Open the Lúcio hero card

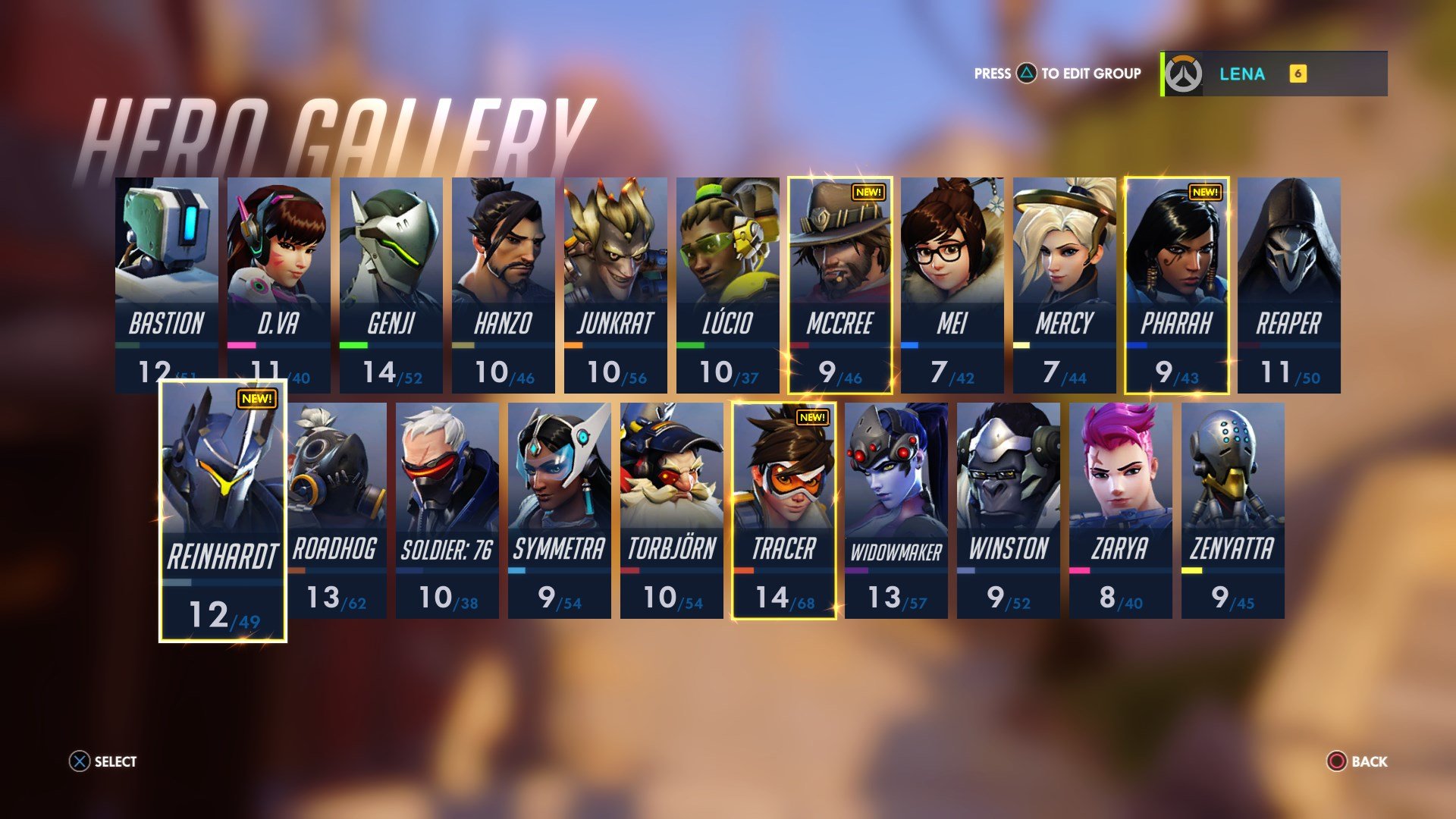(x=727, y=284)
